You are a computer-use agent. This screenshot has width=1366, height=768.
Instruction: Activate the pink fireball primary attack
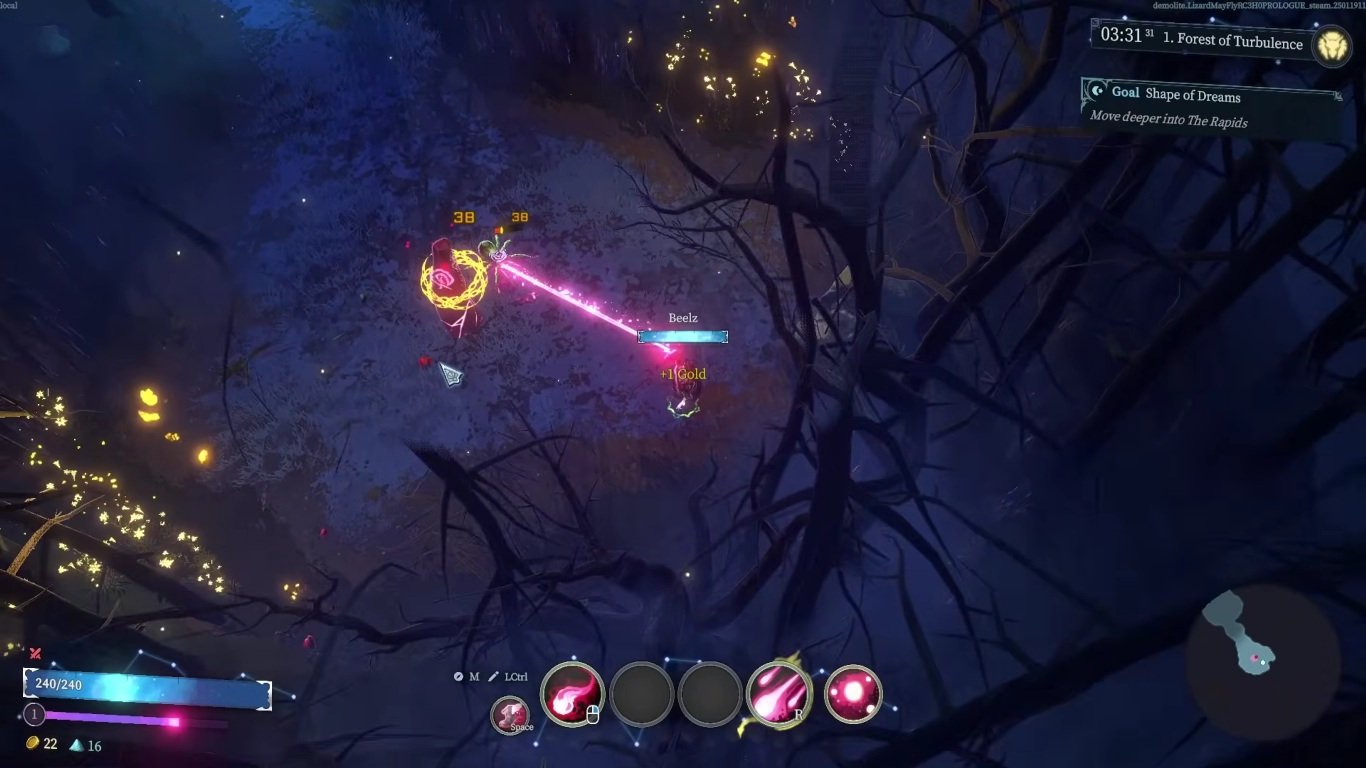click(x=572, y=694)
